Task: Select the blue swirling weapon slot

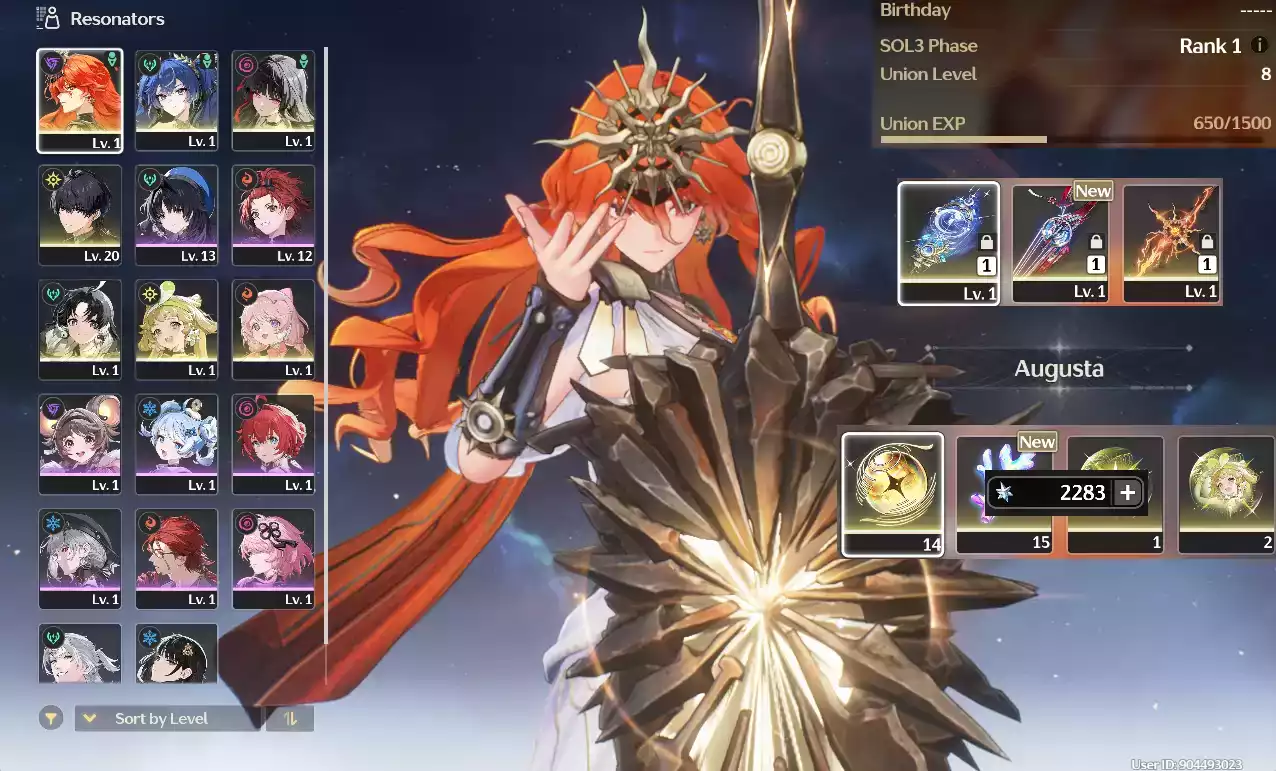Action: tap(948, 243)
